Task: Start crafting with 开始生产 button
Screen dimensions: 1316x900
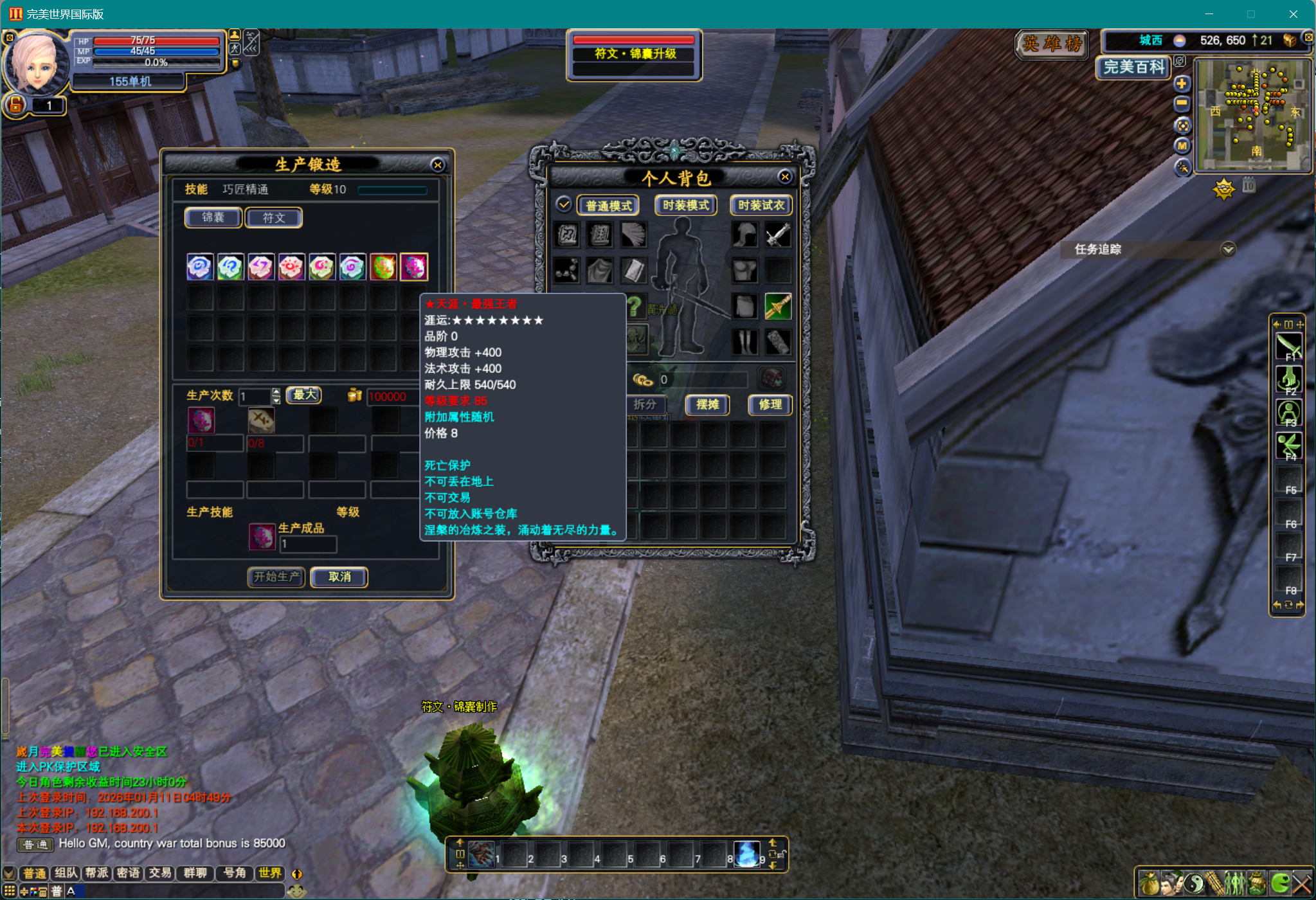Action: click(x=276, y=577)
